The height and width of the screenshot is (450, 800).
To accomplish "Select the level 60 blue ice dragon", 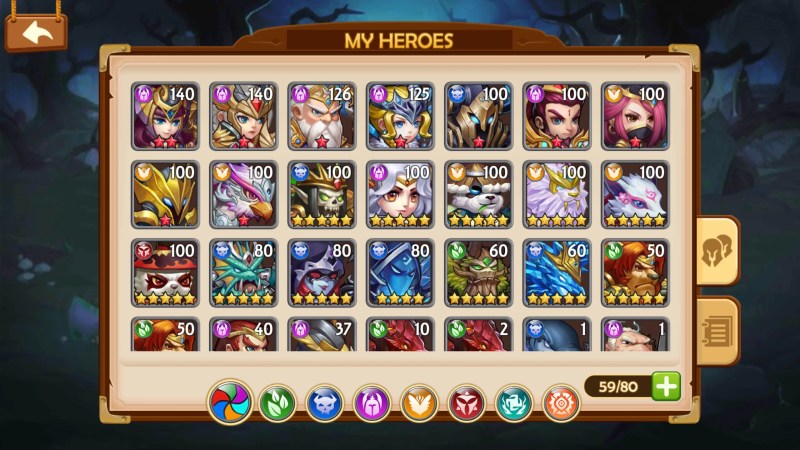I will tap(557, 272).
